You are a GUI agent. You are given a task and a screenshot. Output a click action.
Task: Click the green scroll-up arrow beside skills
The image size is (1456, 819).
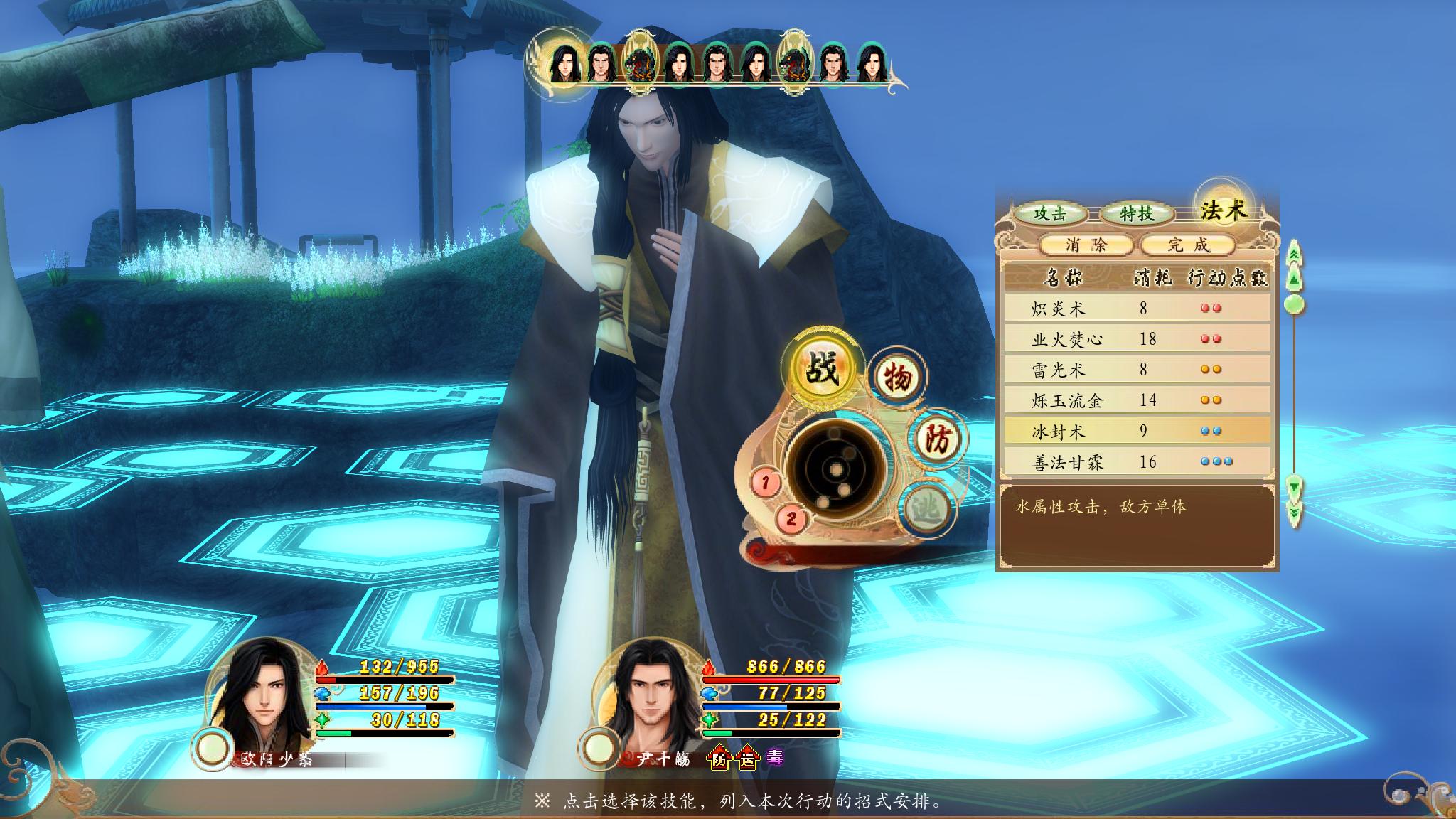pos(1295,277)
